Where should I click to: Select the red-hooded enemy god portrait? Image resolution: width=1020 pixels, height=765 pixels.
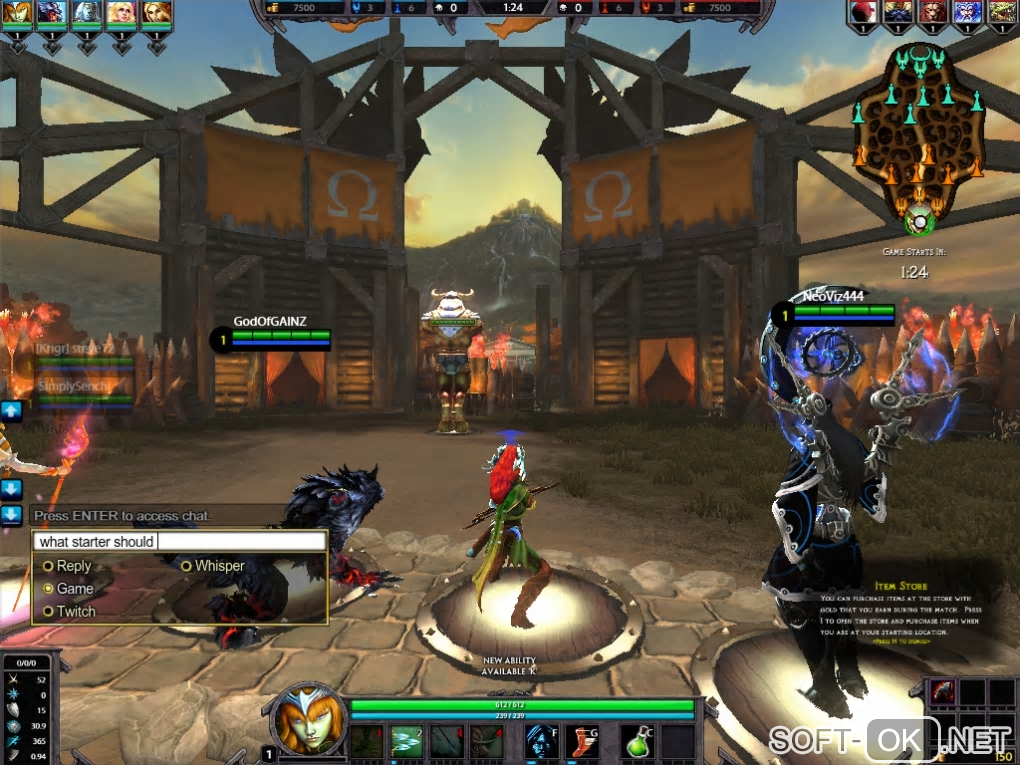click(865, 13)
